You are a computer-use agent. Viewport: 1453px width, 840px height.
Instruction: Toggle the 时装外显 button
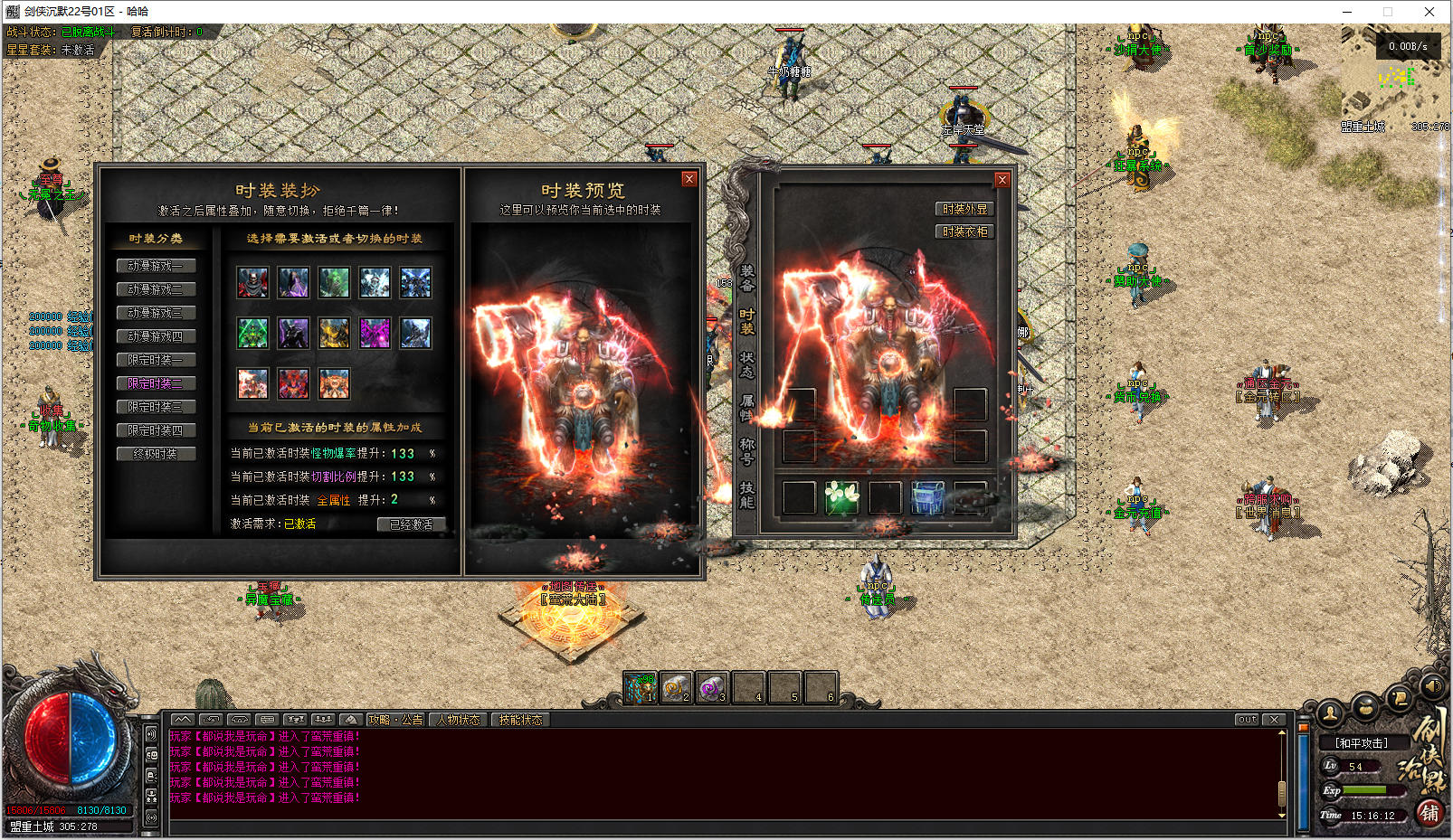click(x=964, y=209)
